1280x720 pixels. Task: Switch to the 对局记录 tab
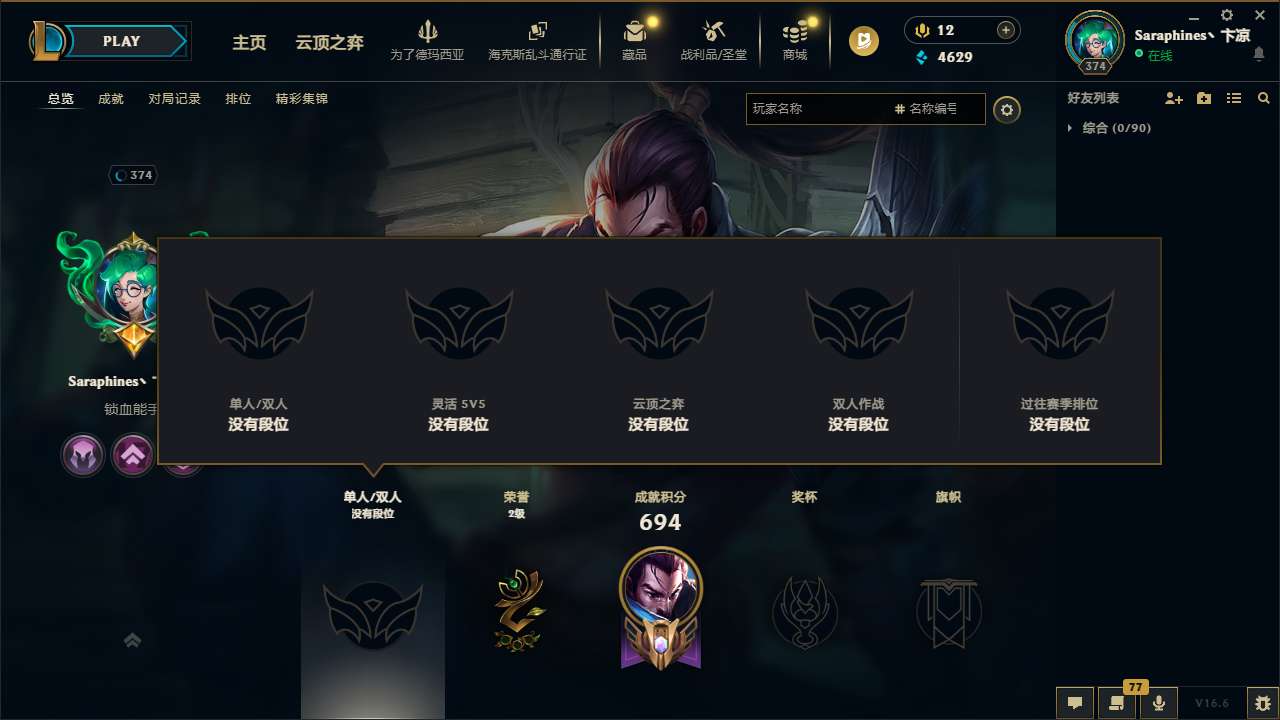pyautogui.click(x=174, y=99)
